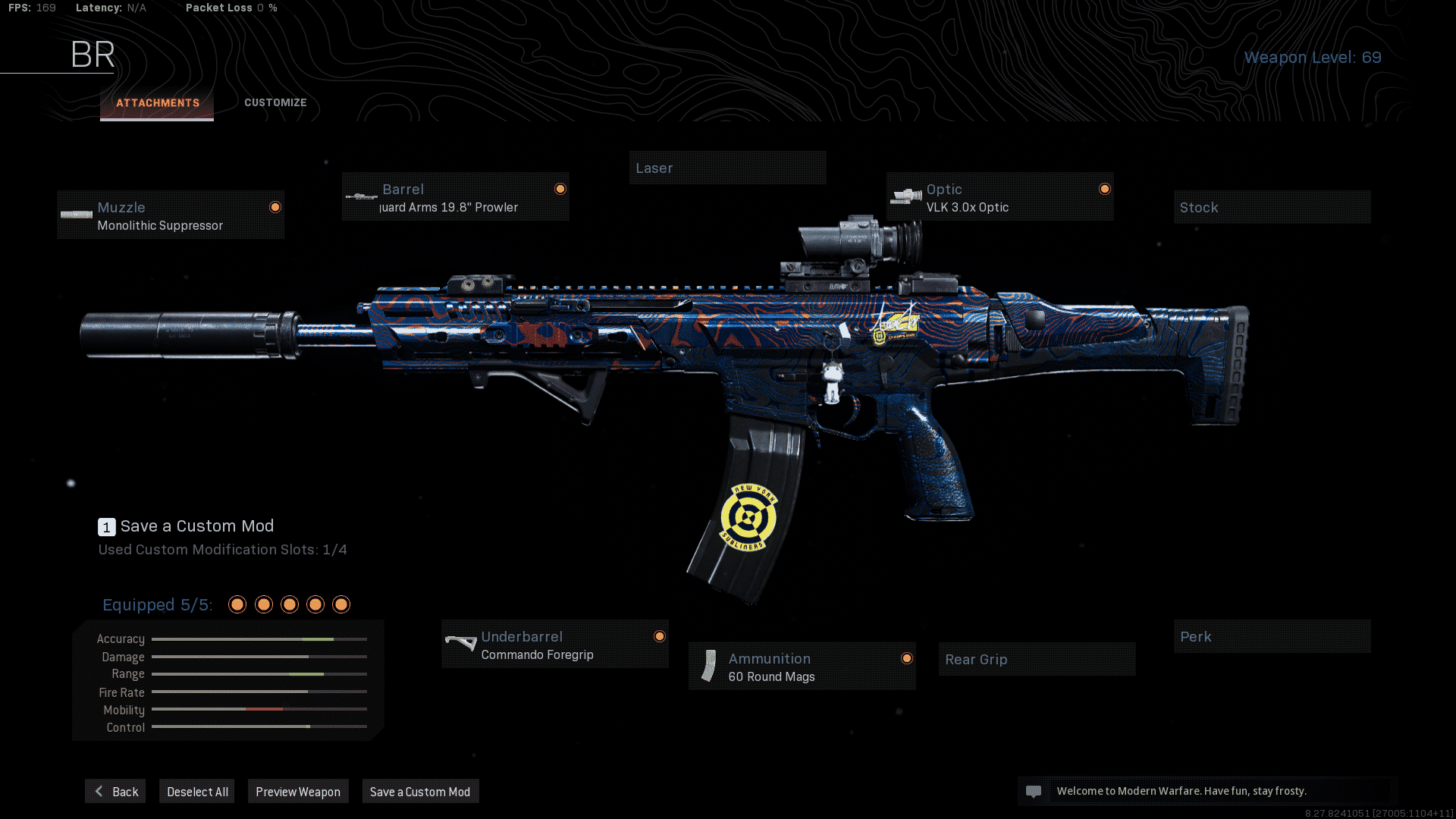Viewport: 1456px width, 819px height.
Task: Select the Optic VLK 3.0x slot
Action: [x=999, y=197]
